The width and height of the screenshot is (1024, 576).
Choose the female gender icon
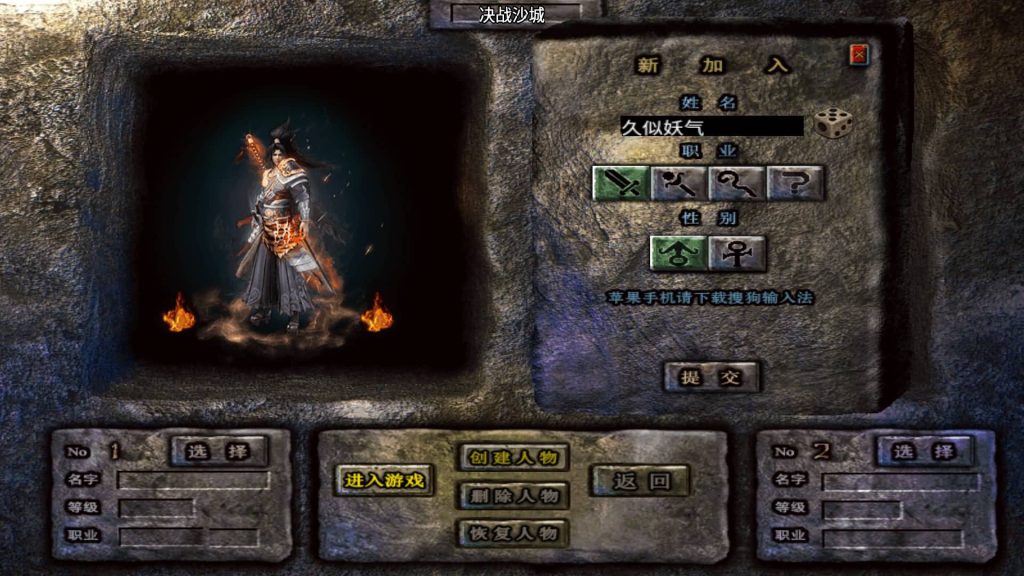(x=738, y=253)
